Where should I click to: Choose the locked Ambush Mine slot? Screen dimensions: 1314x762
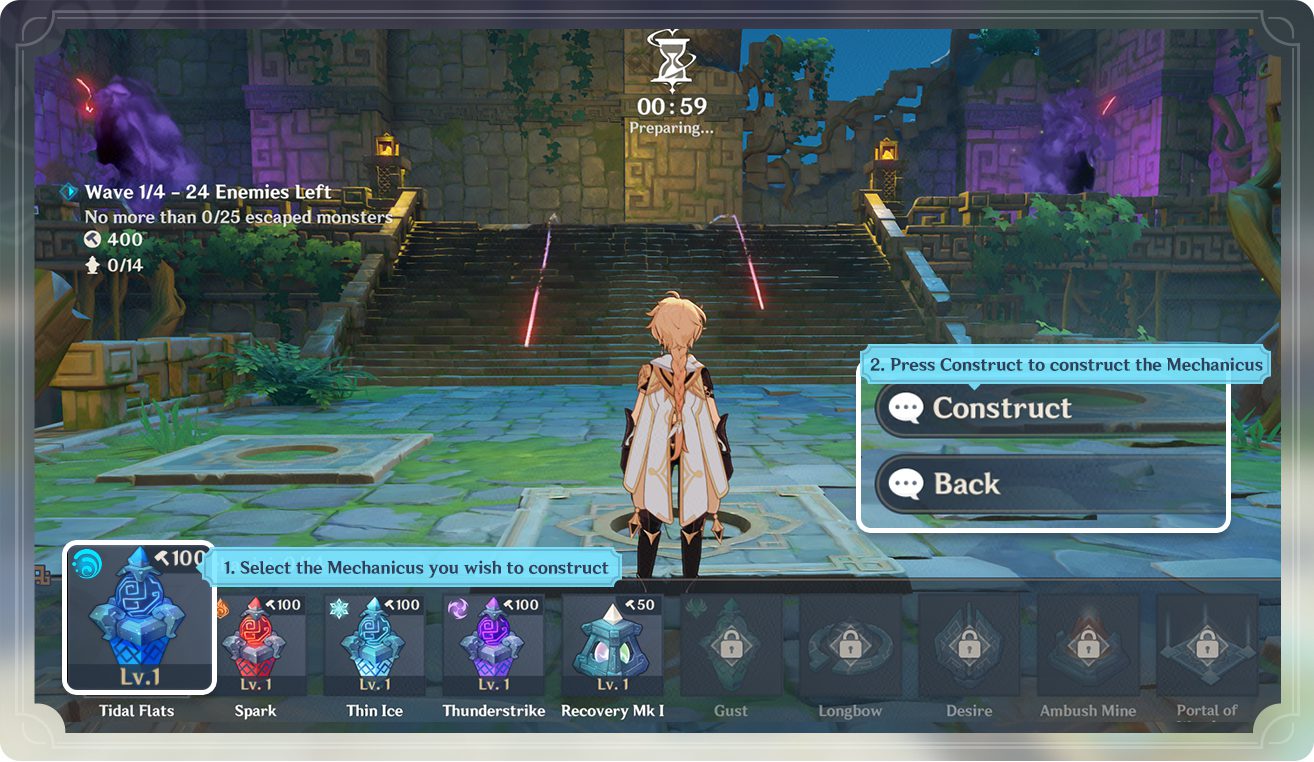pyautogui.click(x=1088, y=645)
